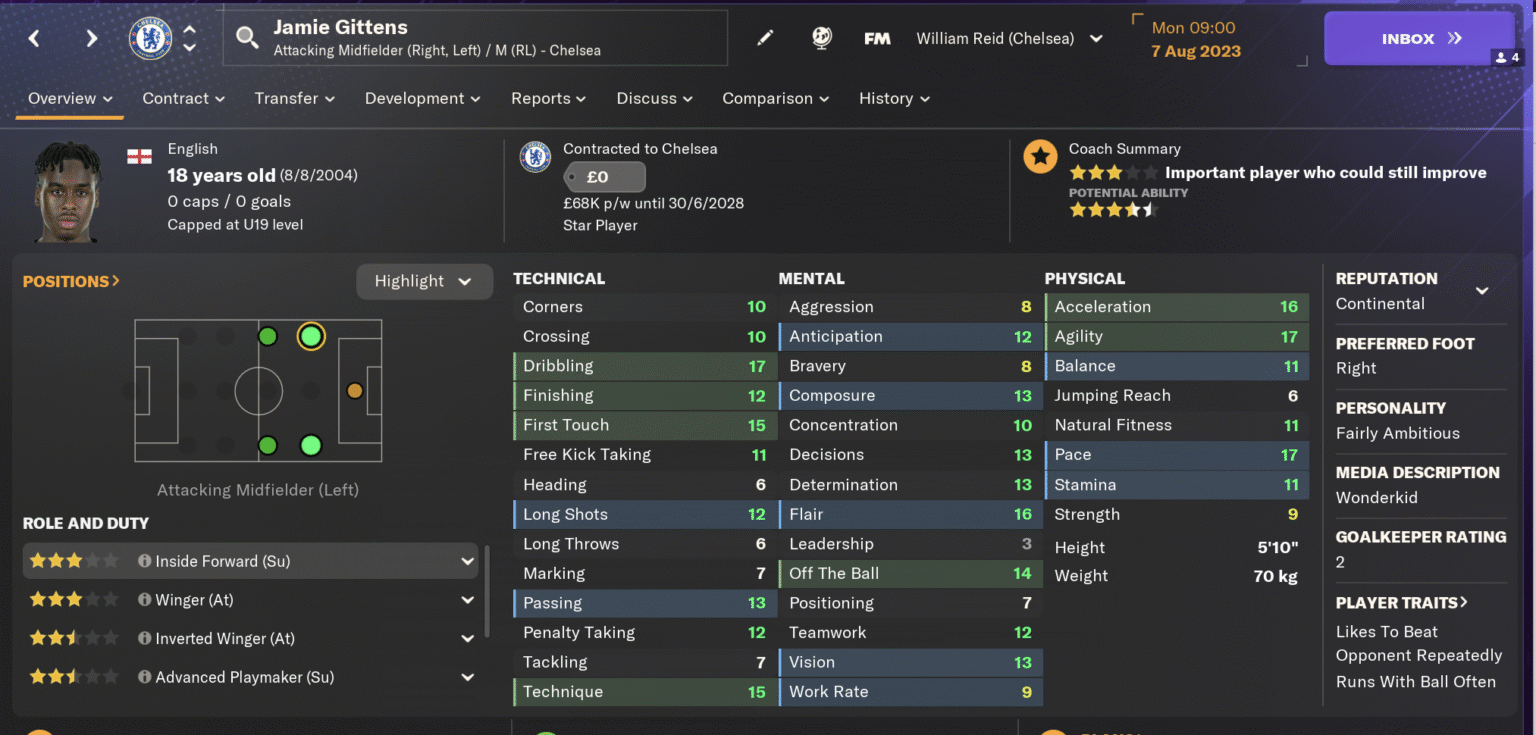Switch to the Contract tab
Viewport: 1536px width, 735px height.
tap(174, 98)
